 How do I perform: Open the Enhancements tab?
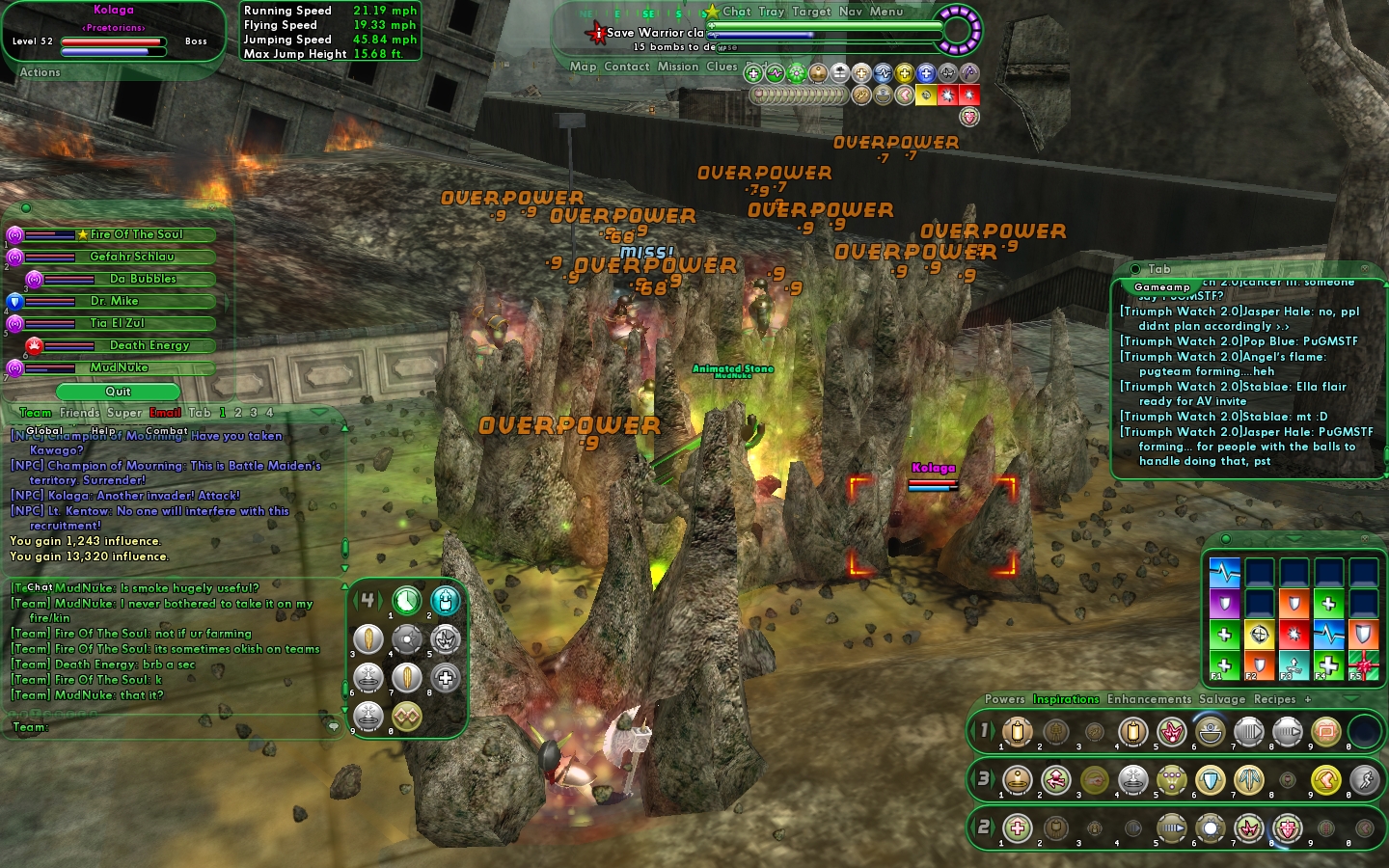[1149, 699]
